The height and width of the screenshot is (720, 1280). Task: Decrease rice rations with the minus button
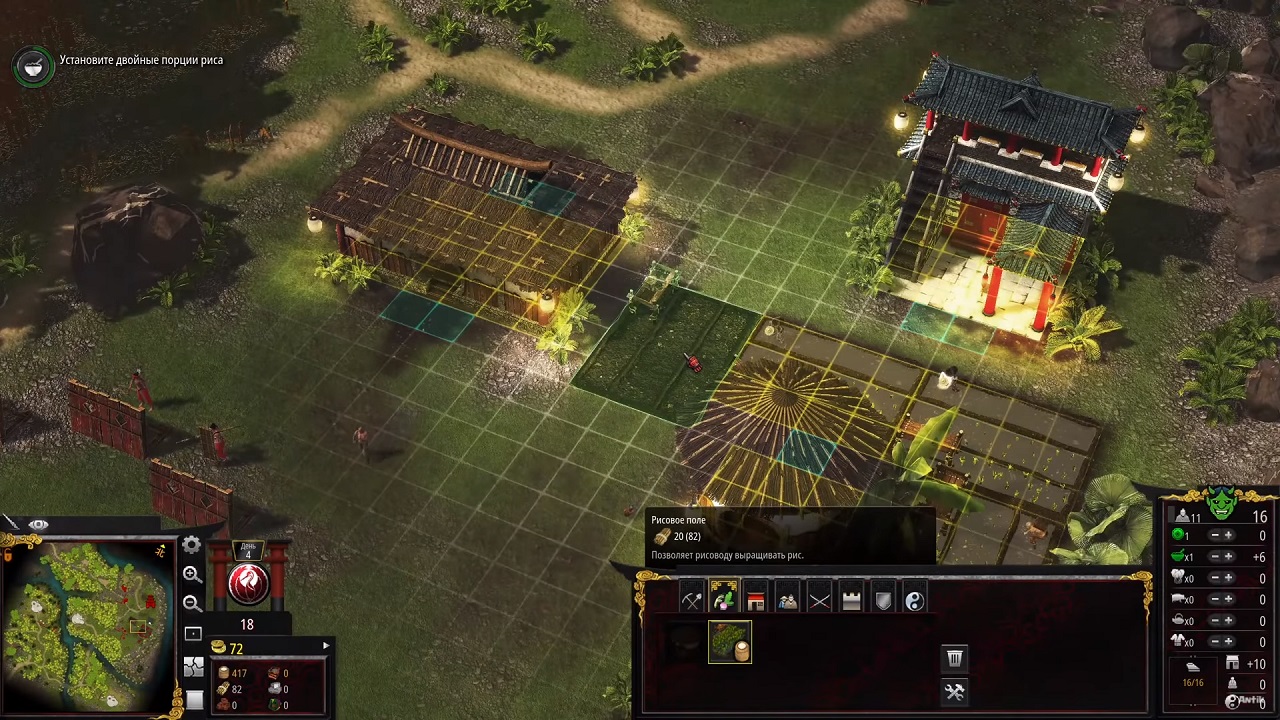(x=1215, y=557)
